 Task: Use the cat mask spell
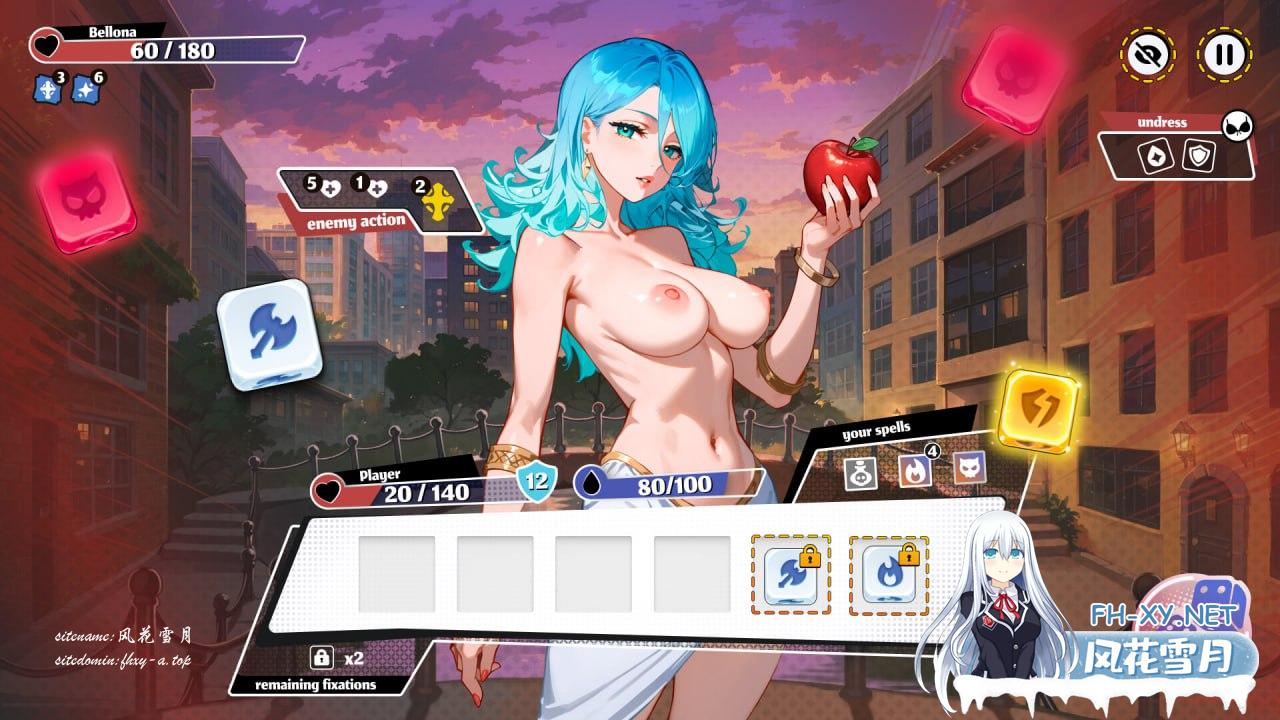coord(968,467)
